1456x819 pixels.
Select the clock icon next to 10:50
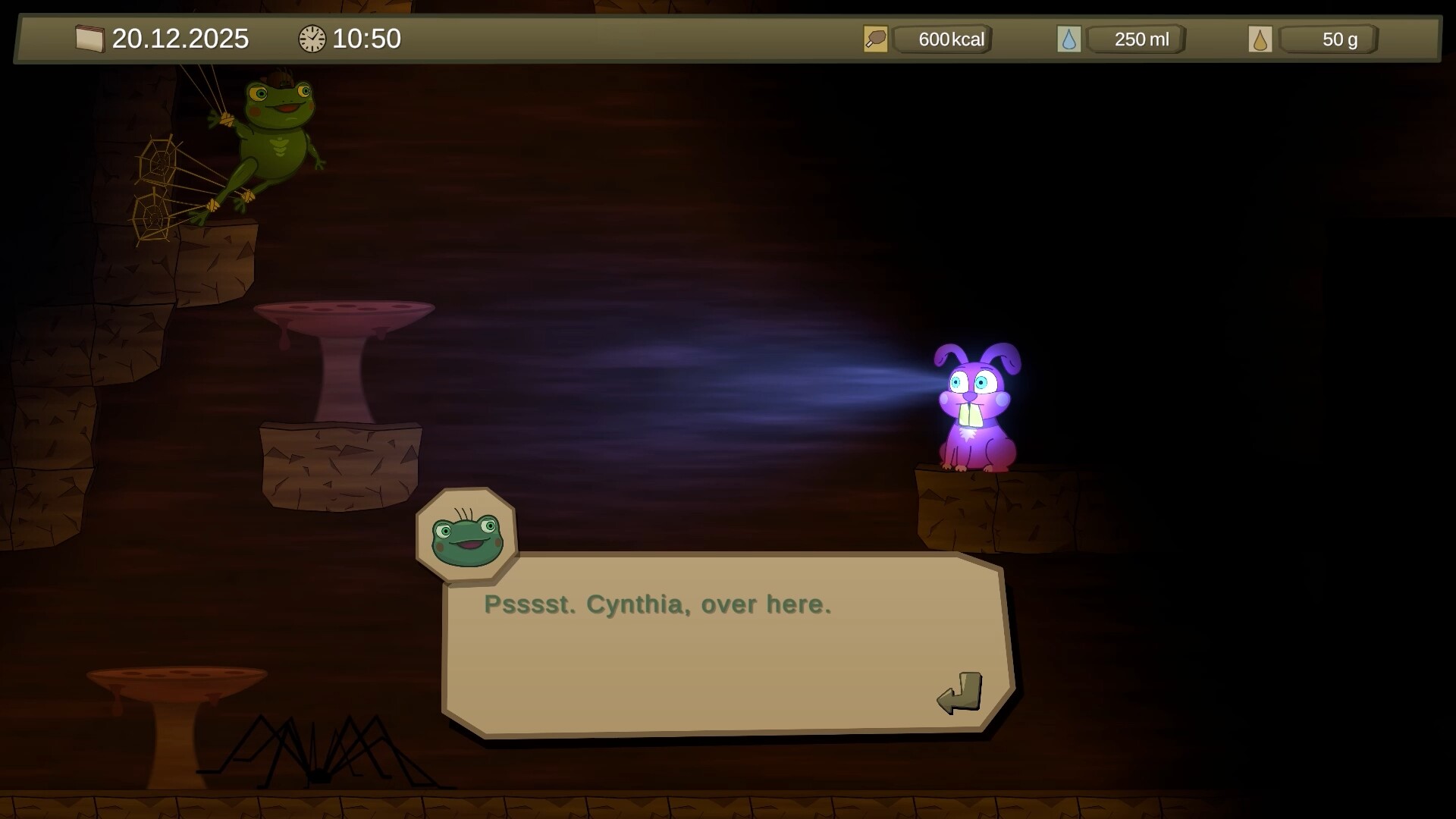(311, 38)
